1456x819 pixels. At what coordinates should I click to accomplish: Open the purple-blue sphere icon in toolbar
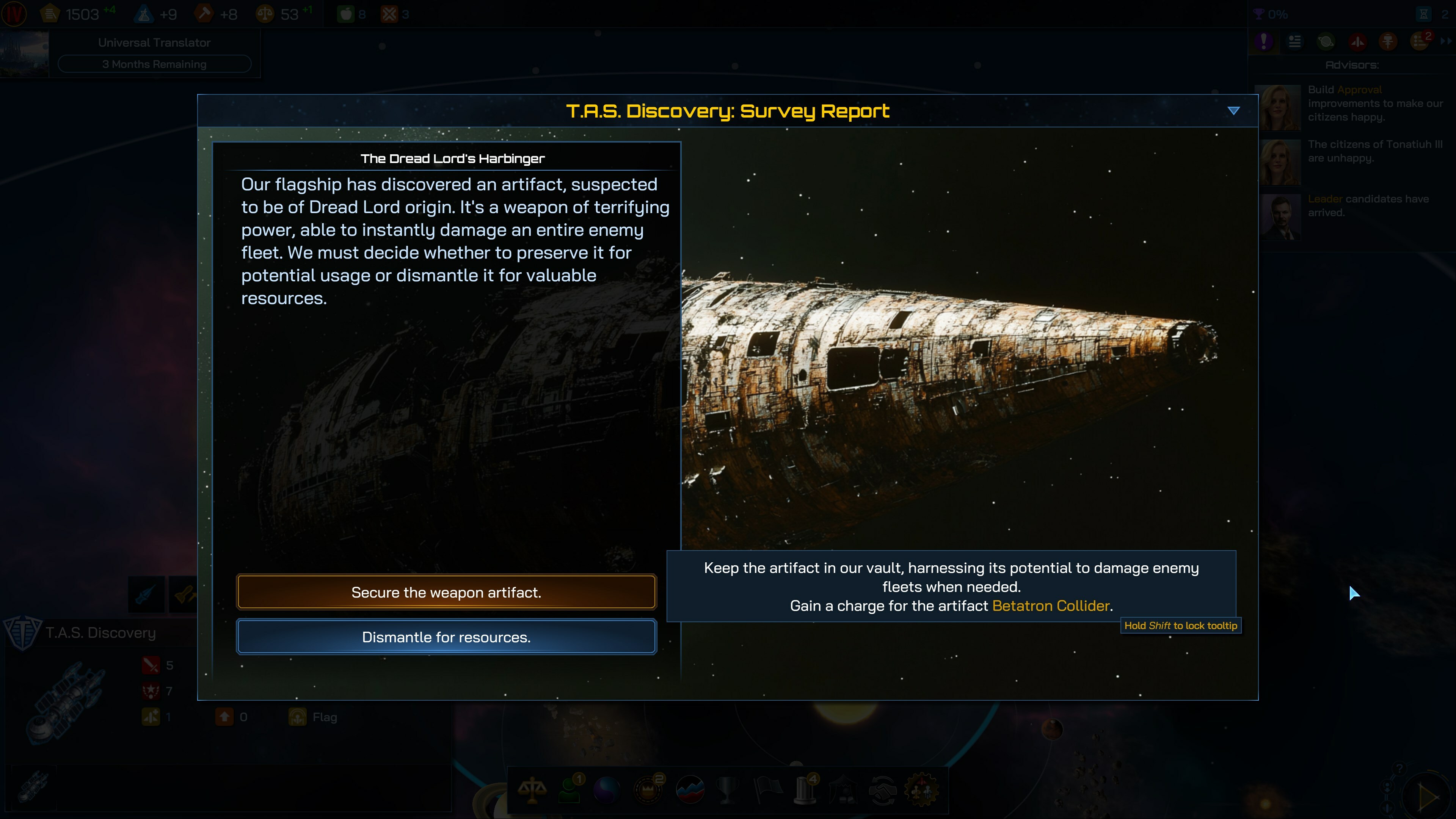tap(607, 789)
